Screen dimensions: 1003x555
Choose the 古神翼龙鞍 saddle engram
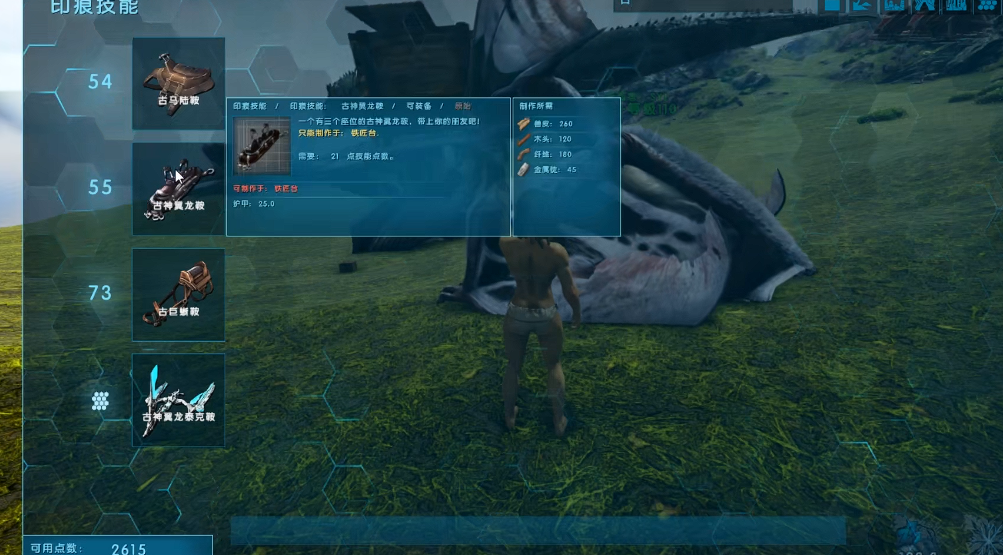coord(178,188)
